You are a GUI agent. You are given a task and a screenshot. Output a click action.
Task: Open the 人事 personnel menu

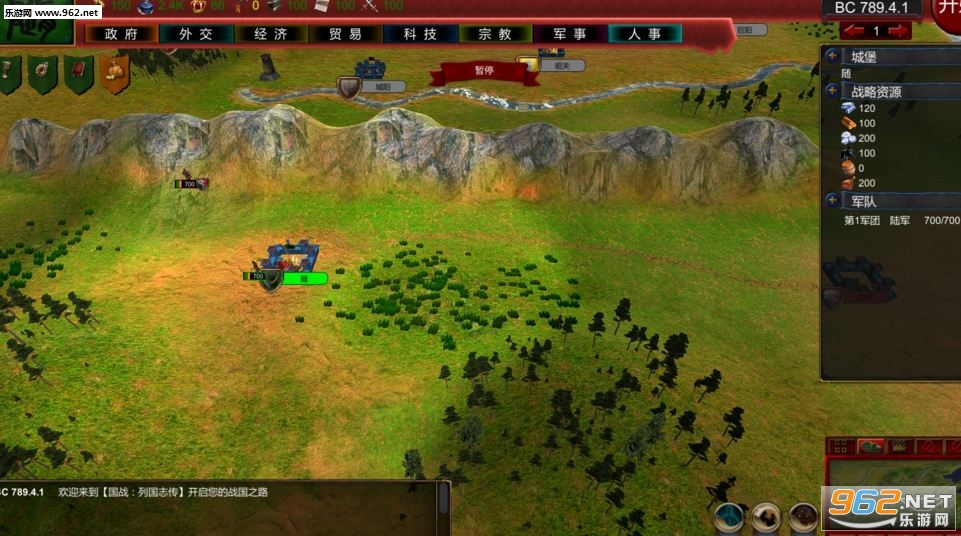pyautogui.click(x=645, y=33)
